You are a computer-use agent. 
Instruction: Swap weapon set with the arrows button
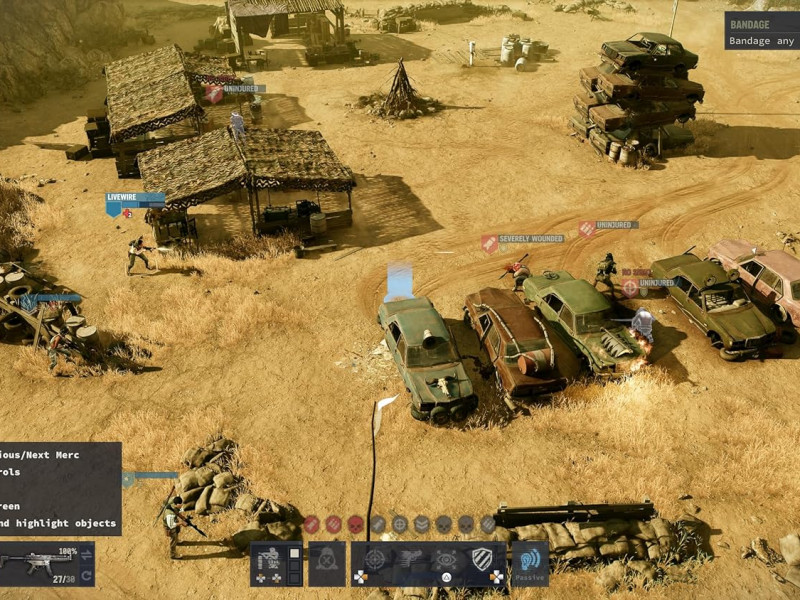[x=86, y=552]
